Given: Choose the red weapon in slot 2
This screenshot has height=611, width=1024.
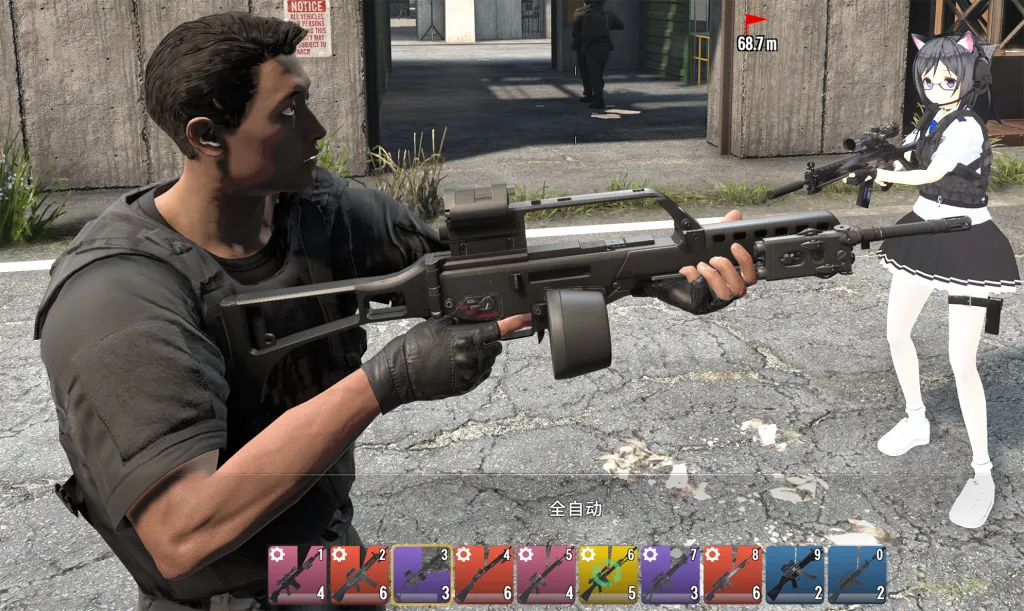Looking at the screenshot, I should (x=359, y=575).
